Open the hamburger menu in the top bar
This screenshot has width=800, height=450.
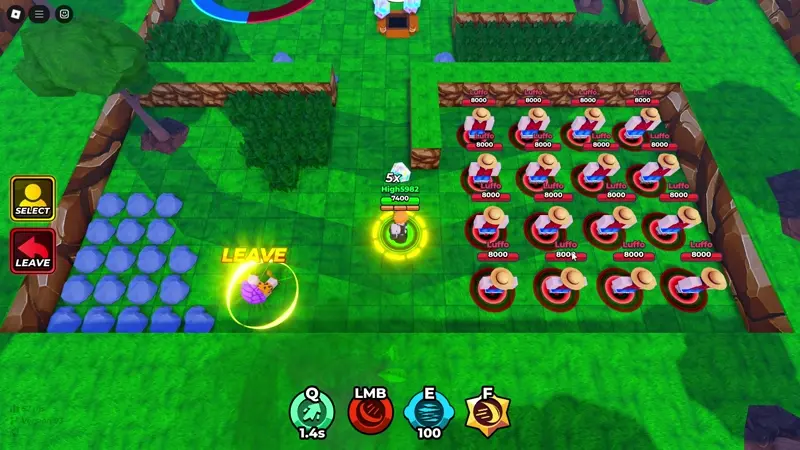coord(39,14)
